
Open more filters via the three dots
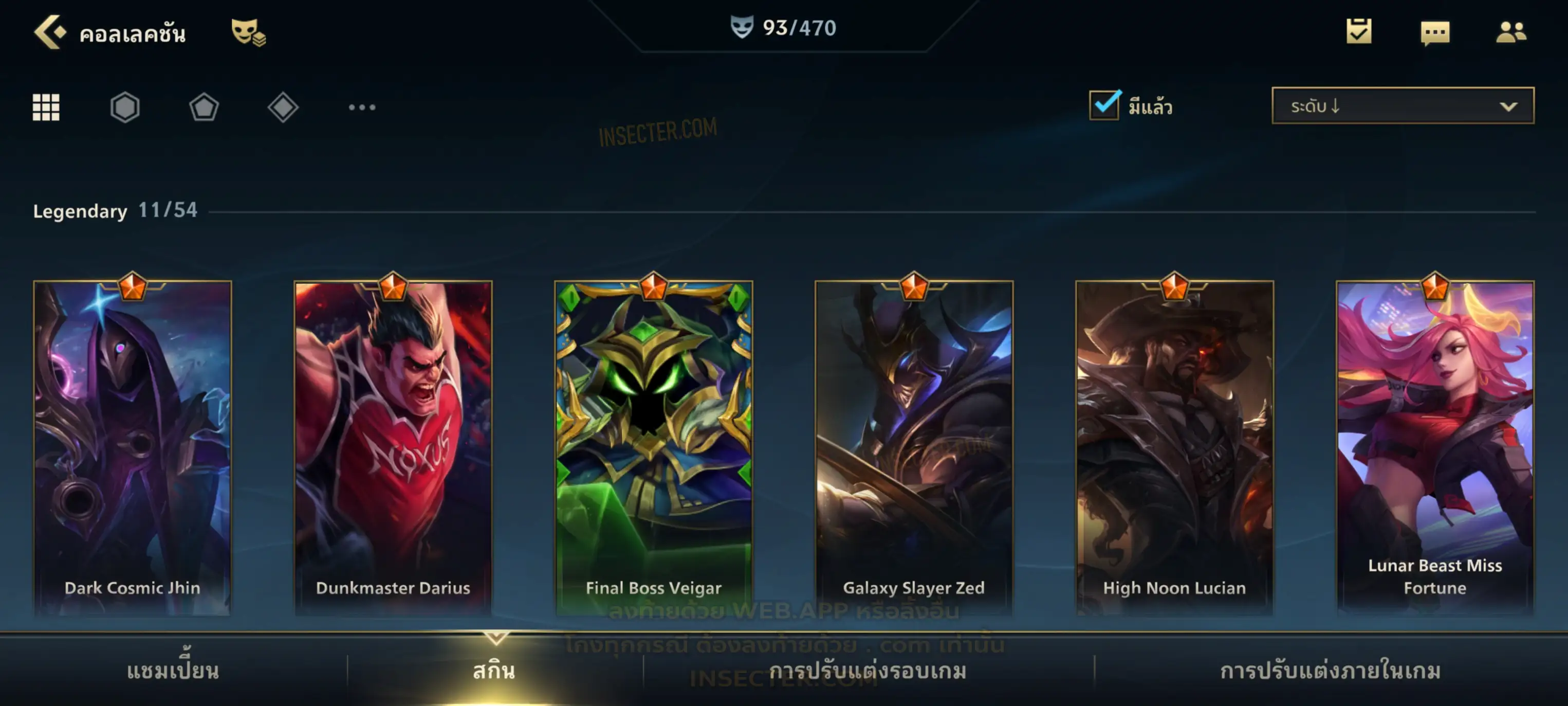362,107
